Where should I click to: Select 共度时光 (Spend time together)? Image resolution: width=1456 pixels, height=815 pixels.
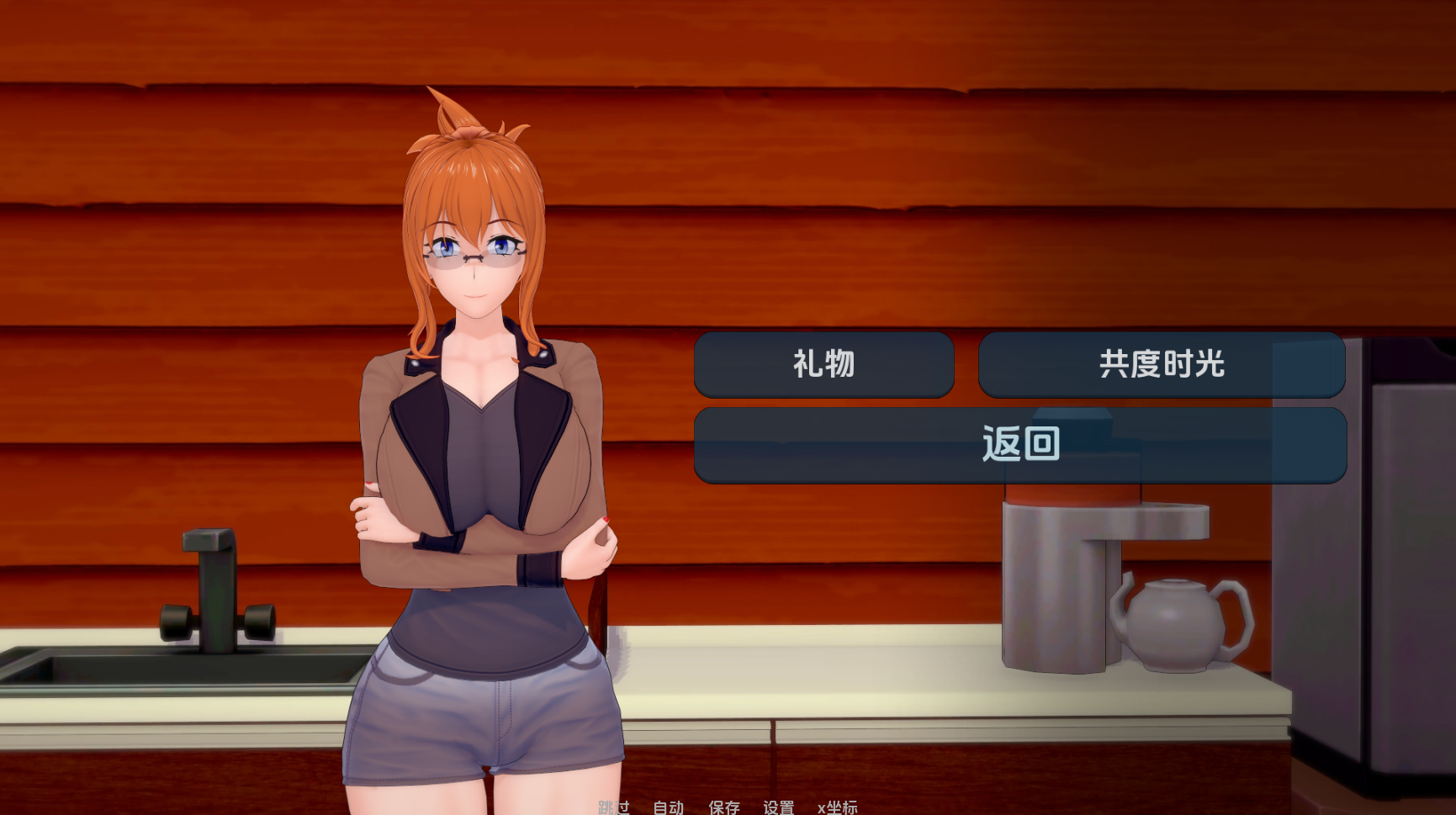(x=1161, y=364)
